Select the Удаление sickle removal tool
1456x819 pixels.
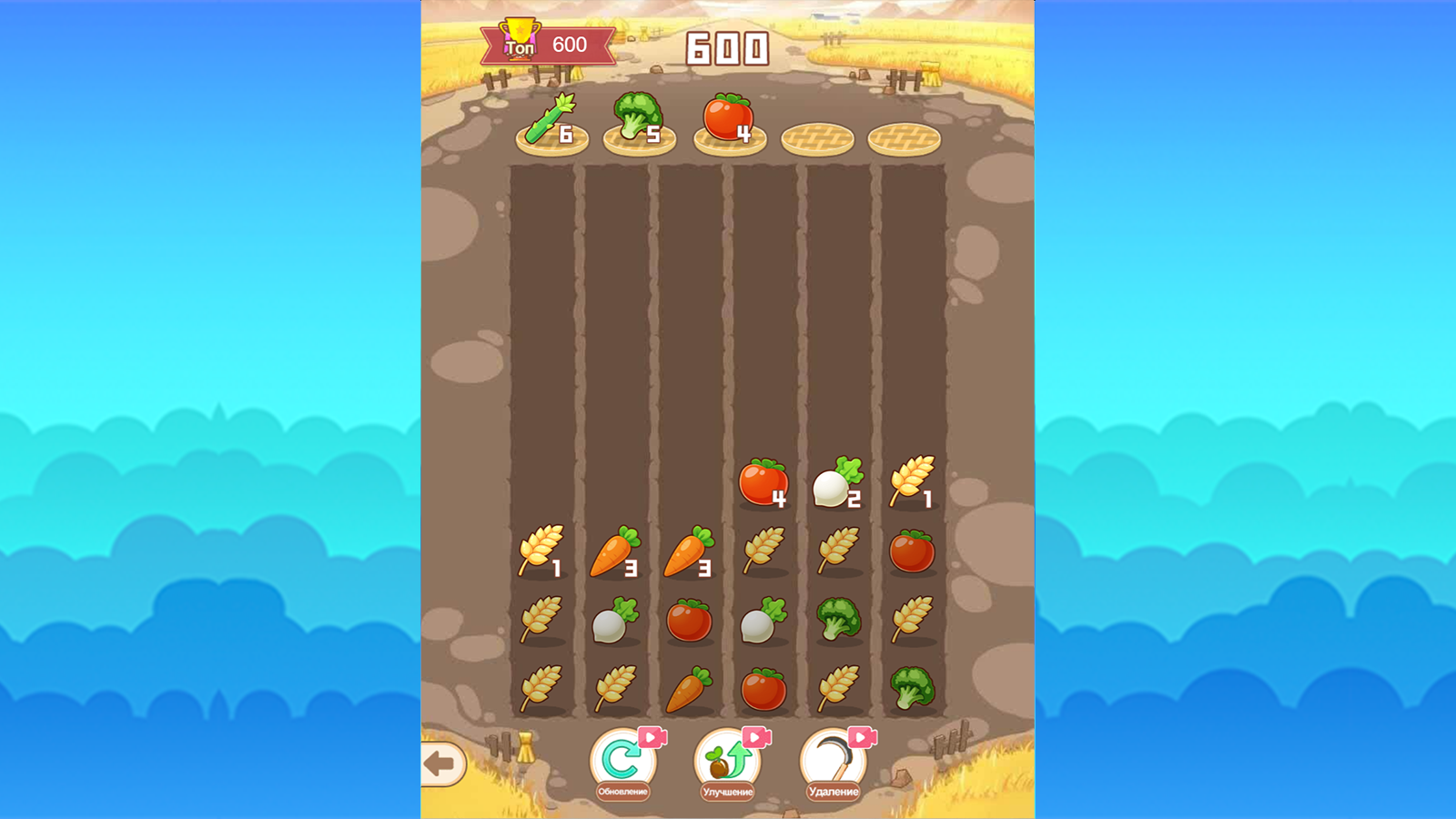click(x=833, y=759)
